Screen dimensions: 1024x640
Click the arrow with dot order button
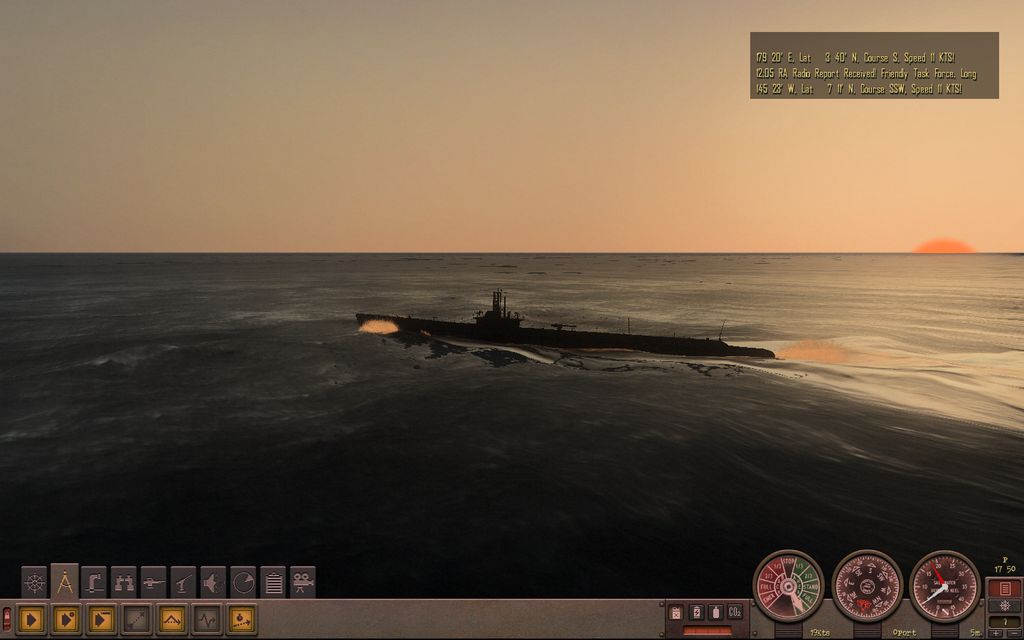66,620
